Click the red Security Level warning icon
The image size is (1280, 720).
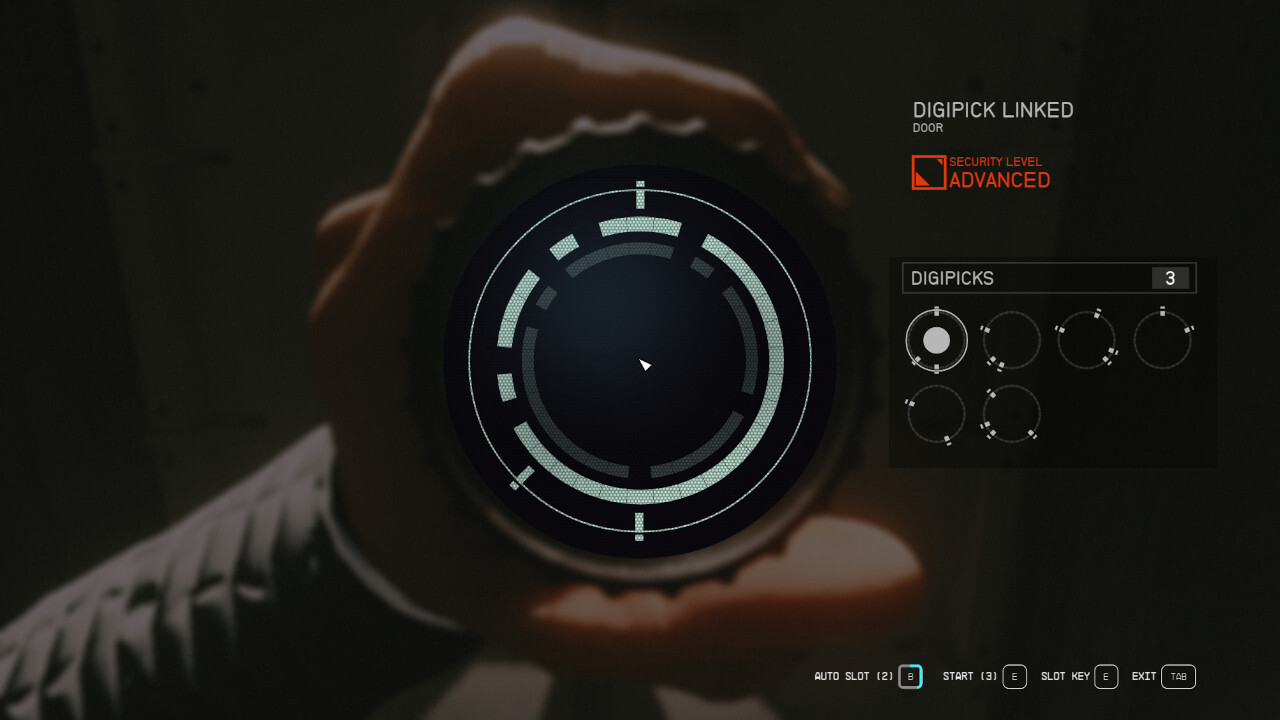pos(927,171)
